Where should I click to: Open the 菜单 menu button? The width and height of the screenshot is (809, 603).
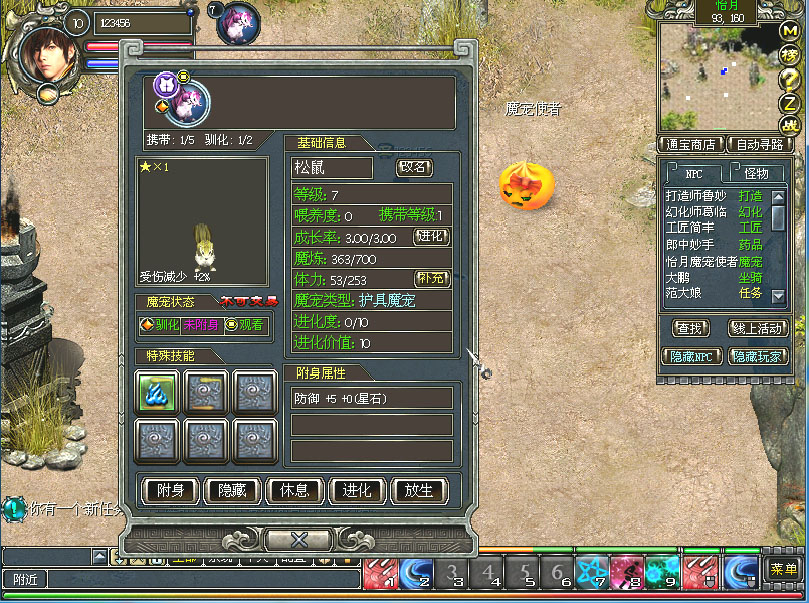[x=783, y=569]
